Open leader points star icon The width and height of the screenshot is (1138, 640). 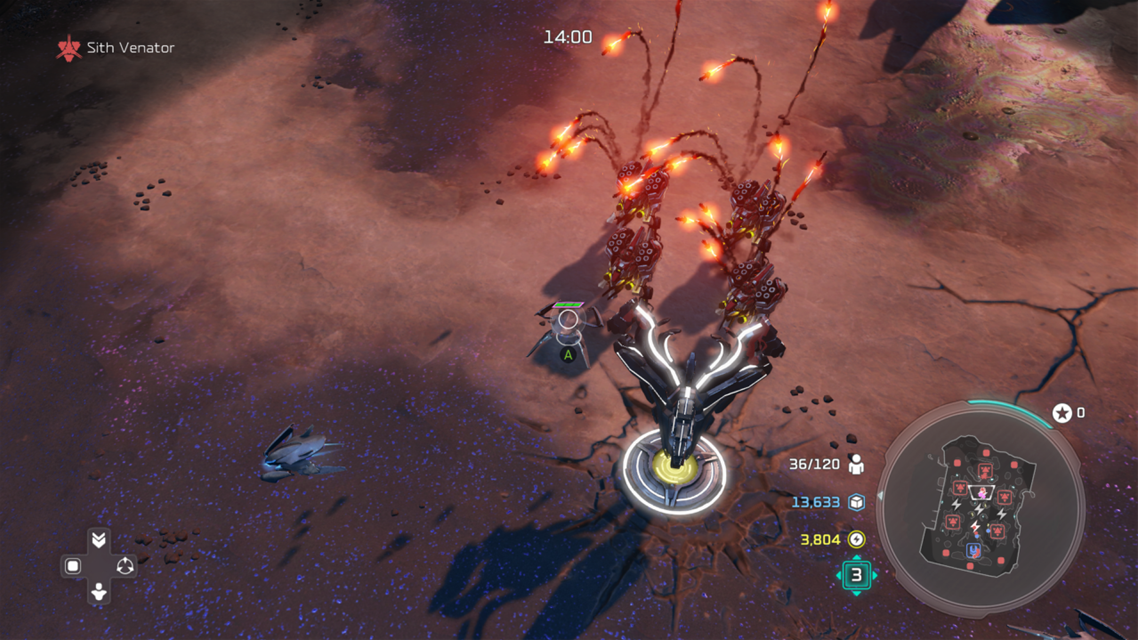(x=1062, y=413)
